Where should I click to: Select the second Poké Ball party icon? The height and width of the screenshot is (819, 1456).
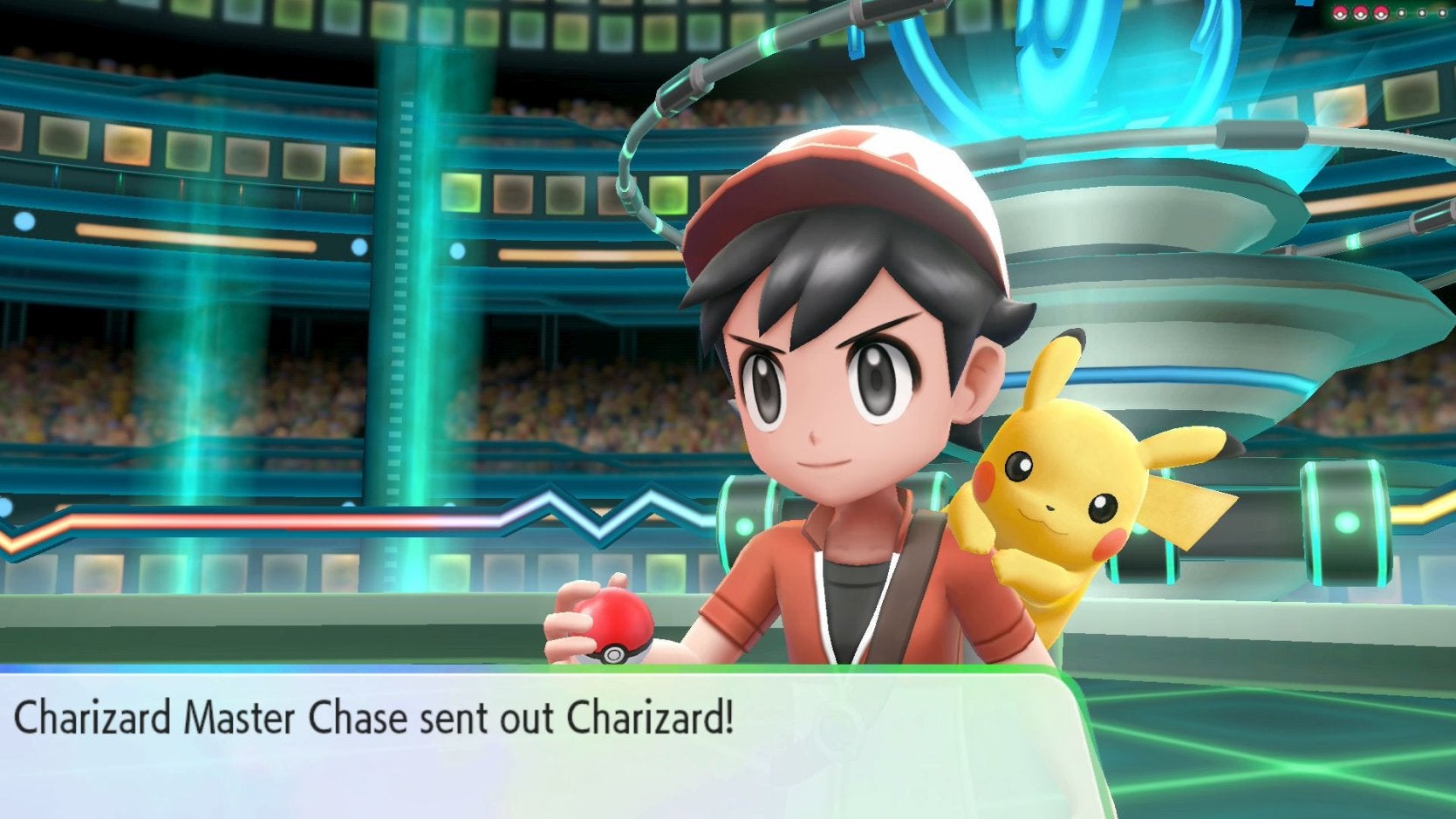tap(1360, 13)
